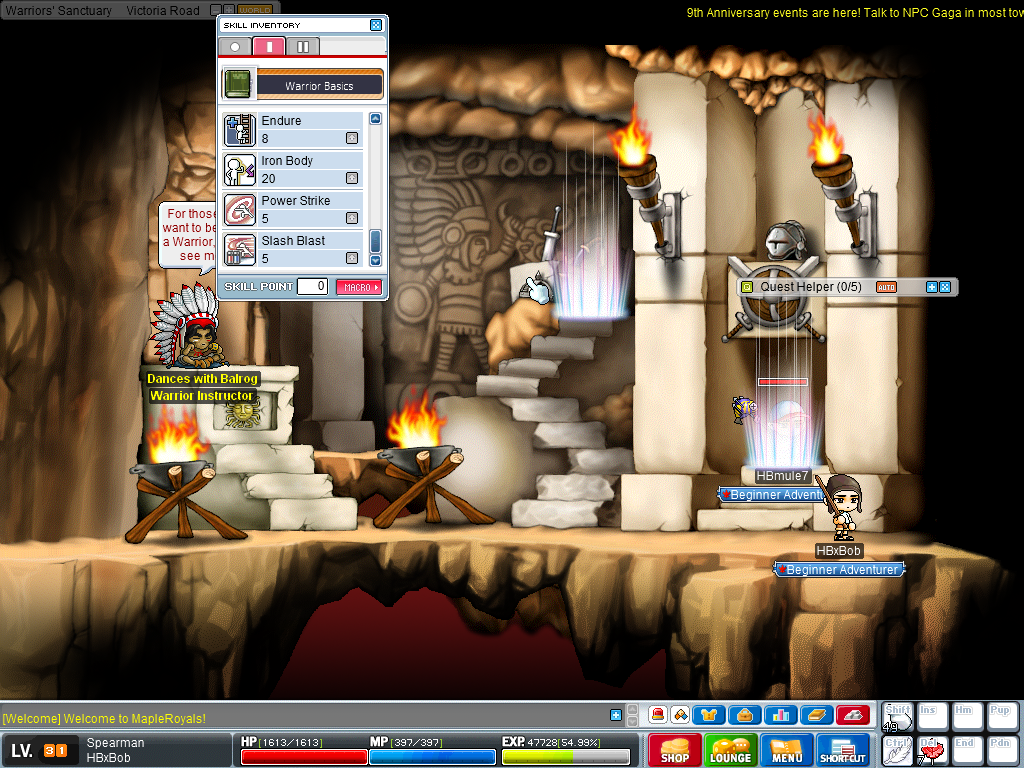Close the Quest Helper panel

point(944,287)
